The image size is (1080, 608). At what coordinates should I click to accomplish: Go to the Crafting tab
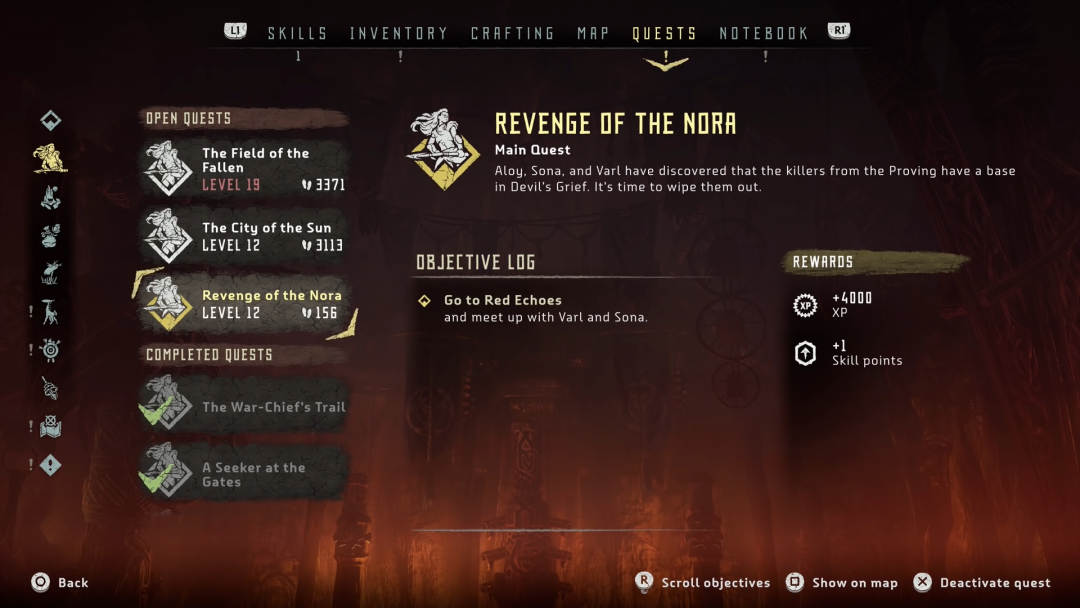pos(513,34)
